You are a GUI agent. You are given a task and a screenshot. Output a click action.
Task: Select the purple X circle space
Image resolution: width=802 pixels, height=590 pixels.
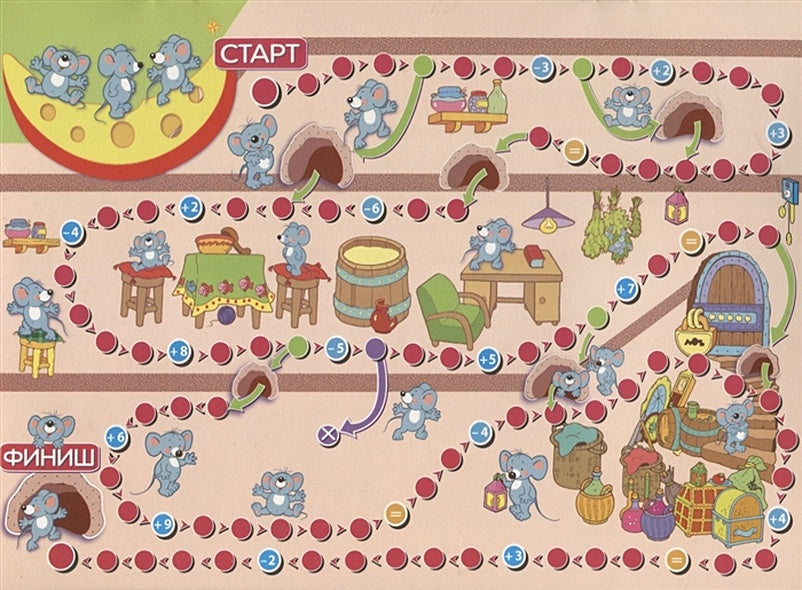click(326, 433)
